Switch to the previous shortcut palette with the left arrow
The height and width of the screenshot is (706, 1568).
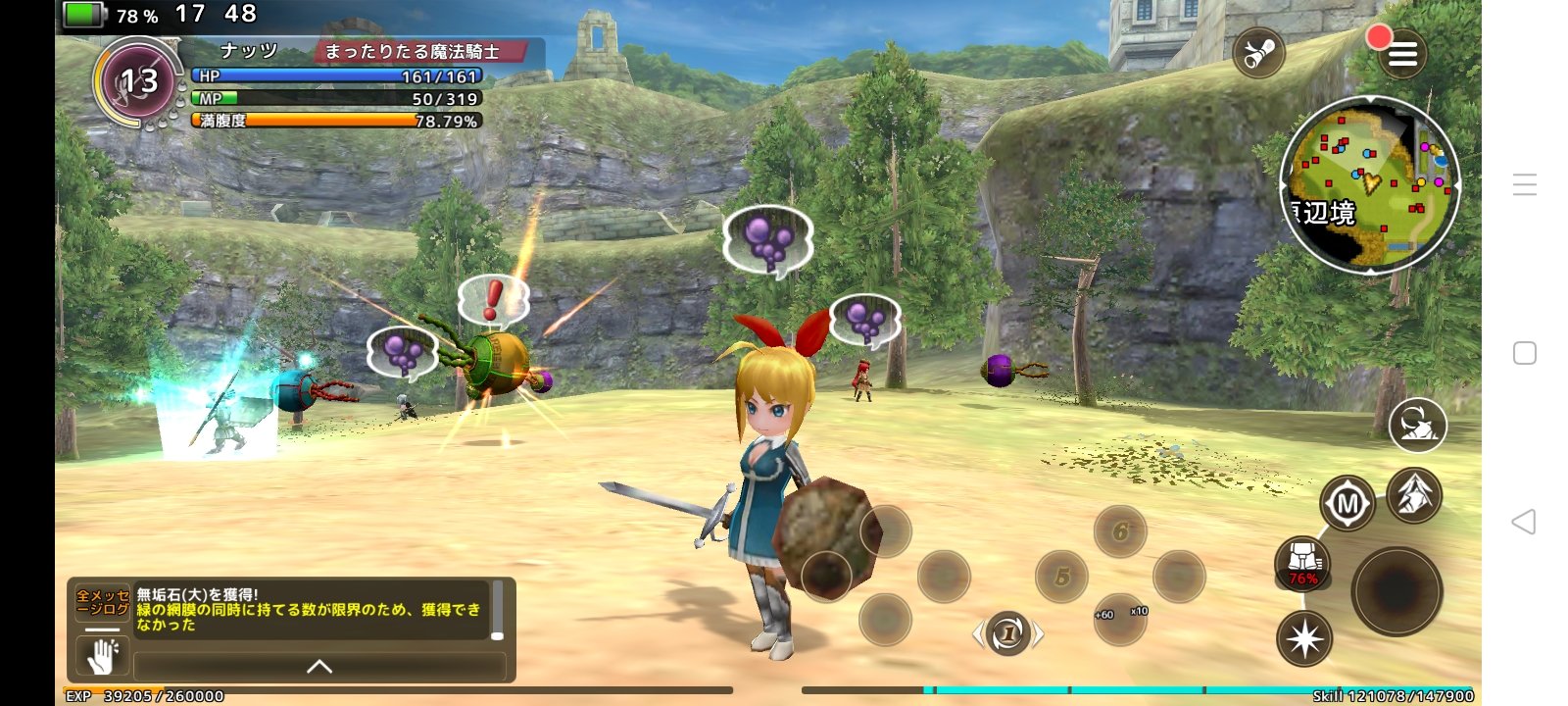click(x=978, y=634)
